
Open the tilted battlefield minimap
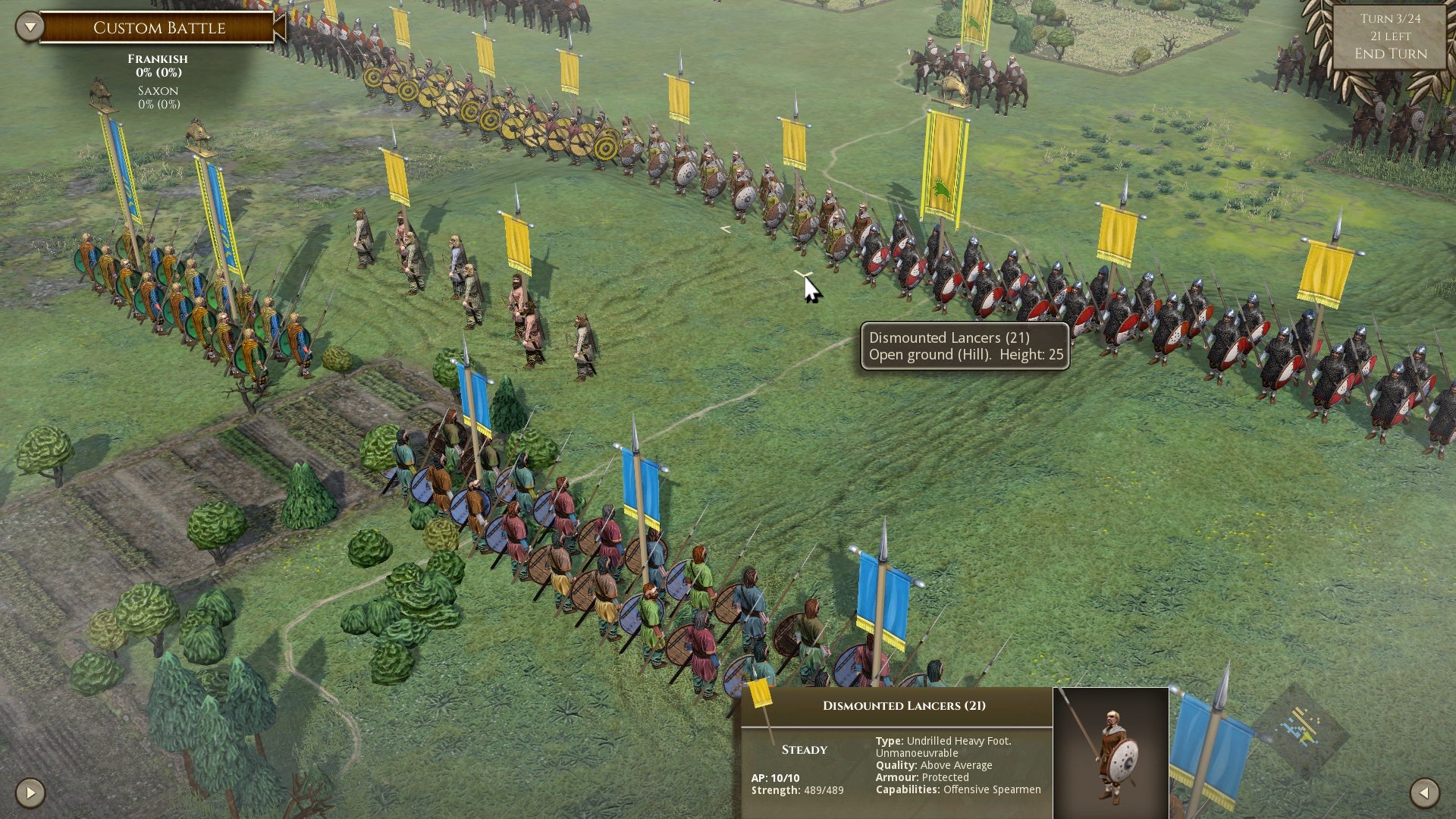coord(1300,727)
